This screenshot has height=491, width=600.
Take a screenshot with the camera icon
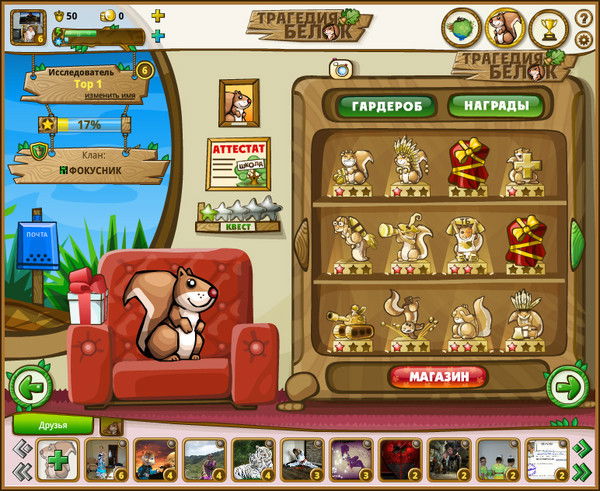[337, 70]
